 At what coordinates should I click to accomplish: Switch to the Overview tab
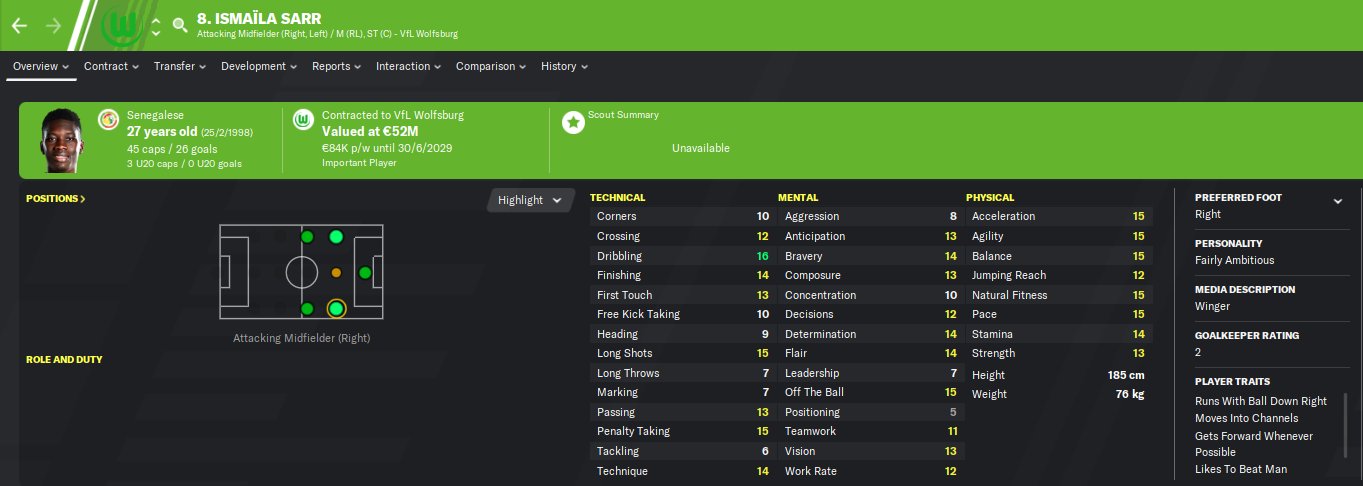(41, 66)
